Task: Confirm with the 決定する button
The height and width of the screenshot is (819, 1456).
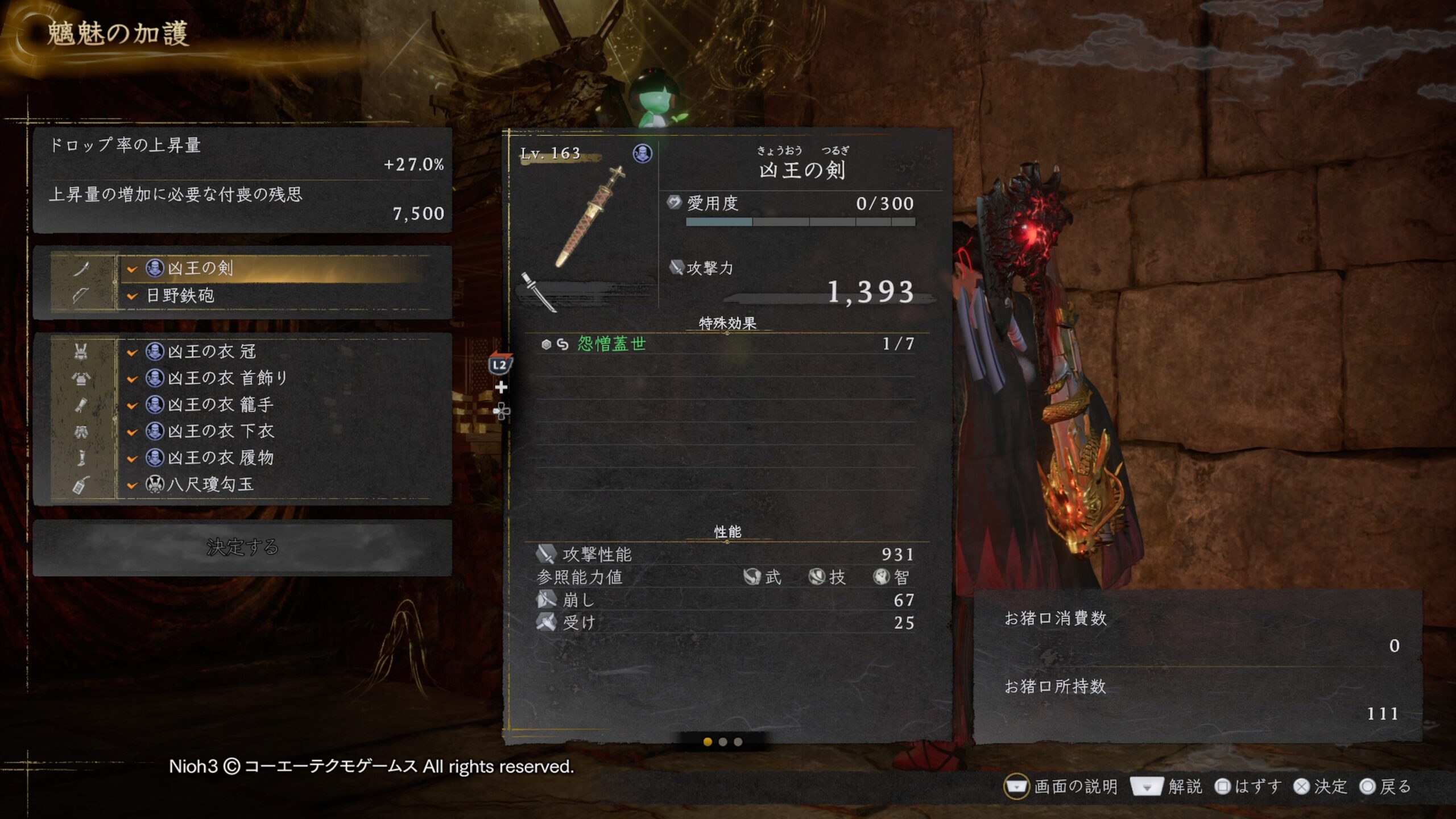Action: (243, 547)
